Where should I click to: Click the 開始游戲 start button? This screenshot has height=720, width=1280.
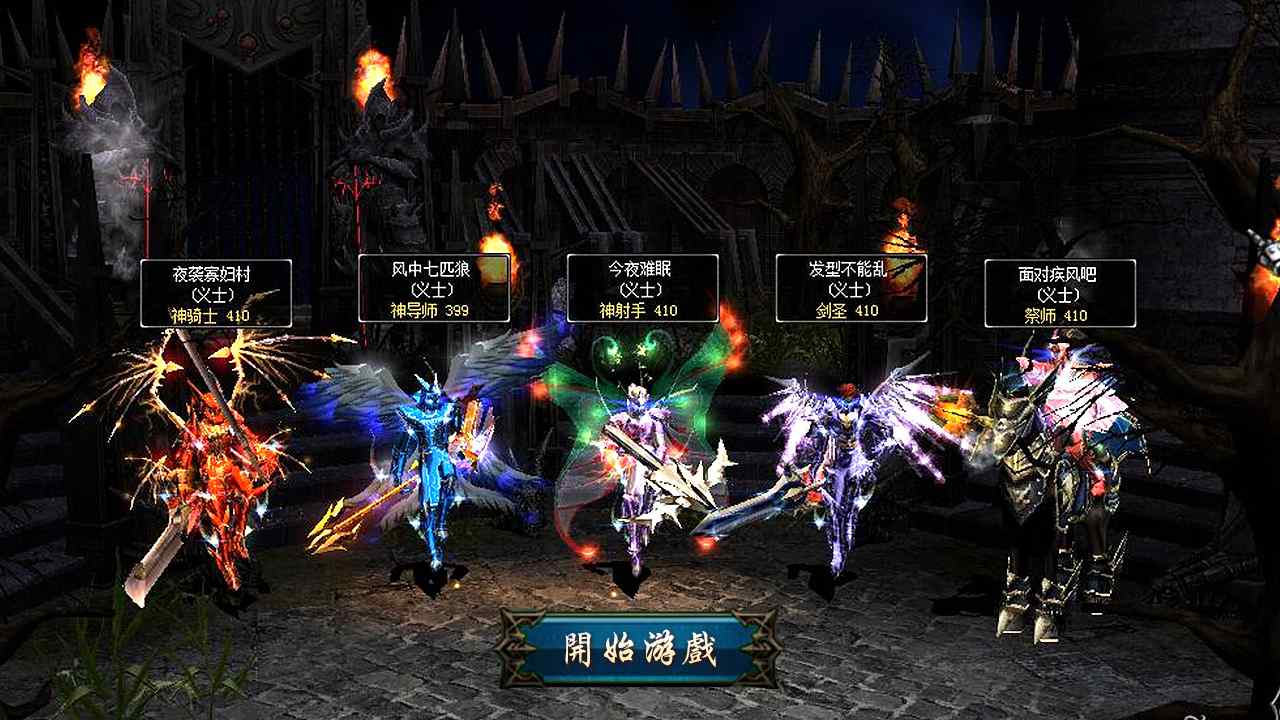tap(640, 648)
